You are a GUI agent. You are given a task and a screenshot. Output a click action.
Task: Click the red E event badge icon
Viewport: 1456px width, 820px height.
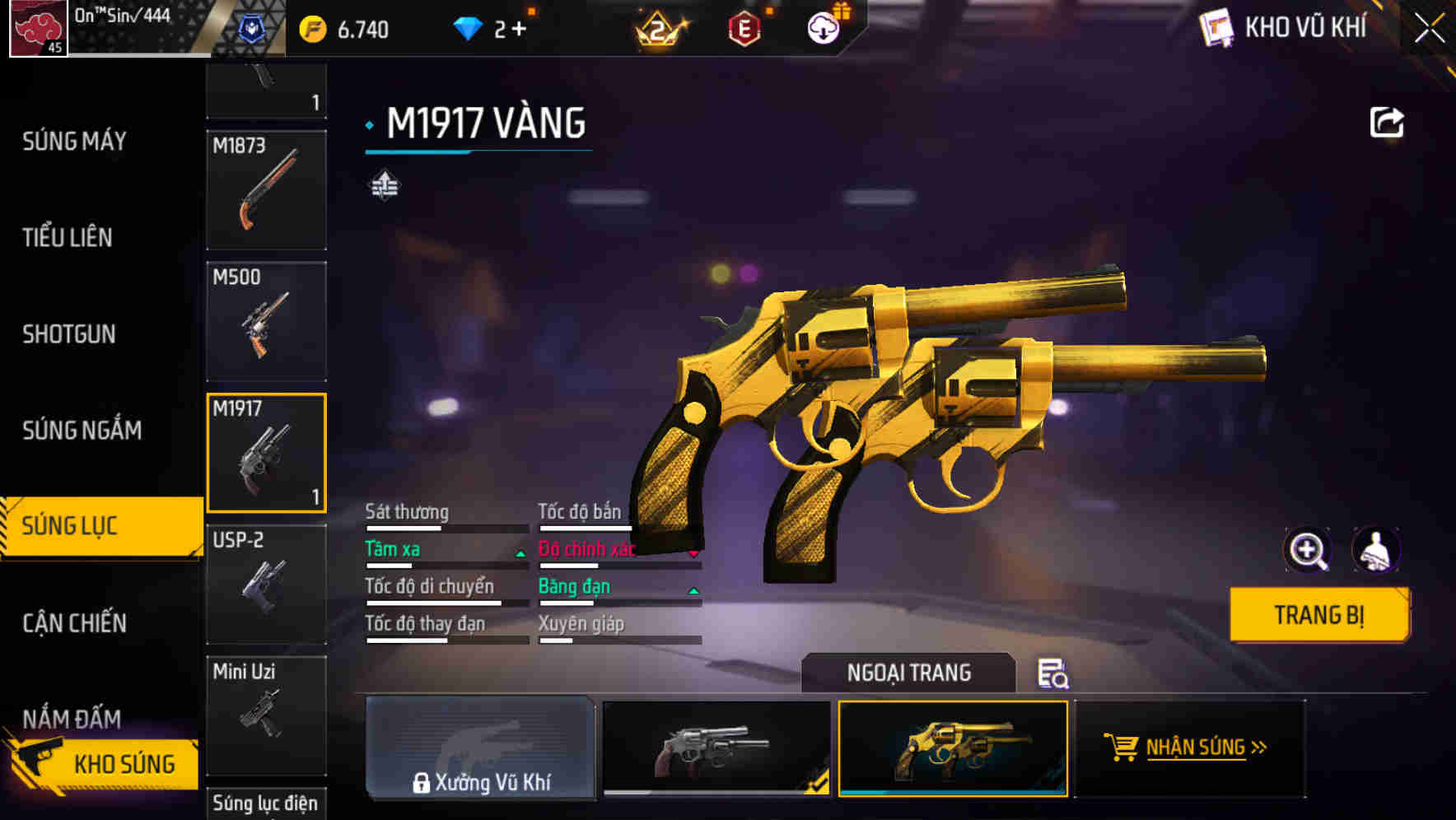(x=743, y=26)
